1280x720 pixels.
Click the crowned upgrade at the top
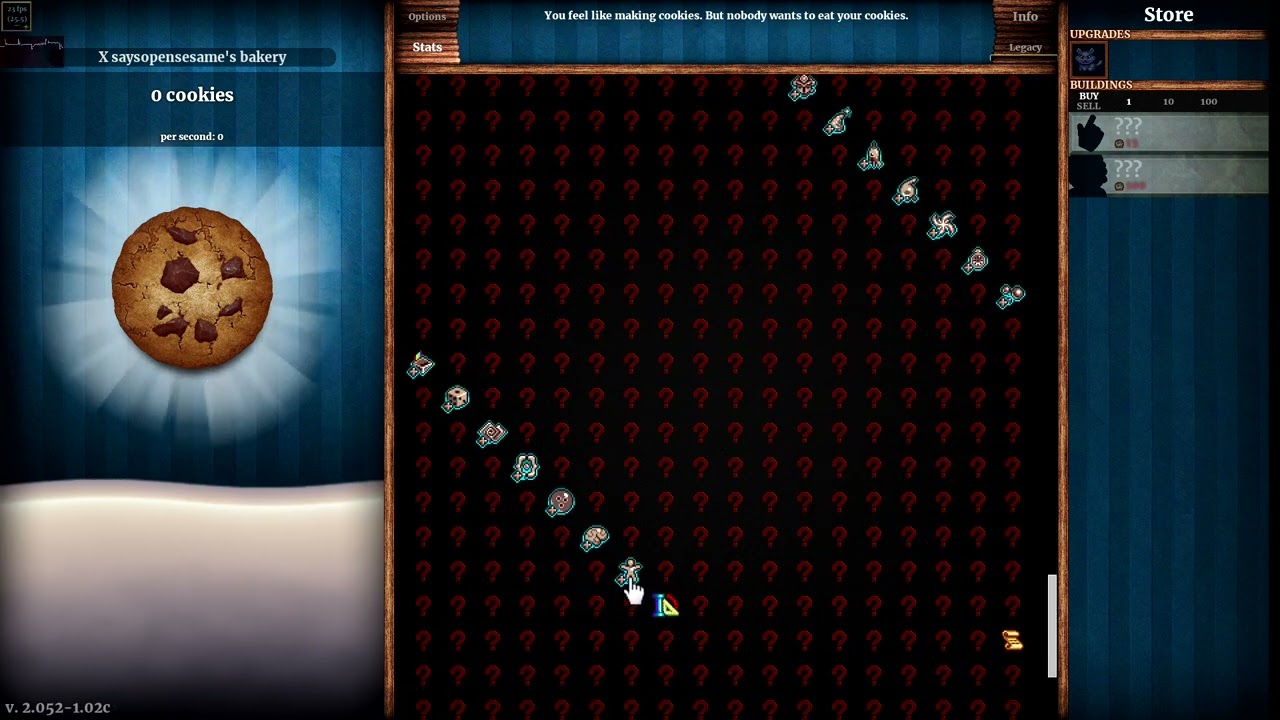(803, 86)
